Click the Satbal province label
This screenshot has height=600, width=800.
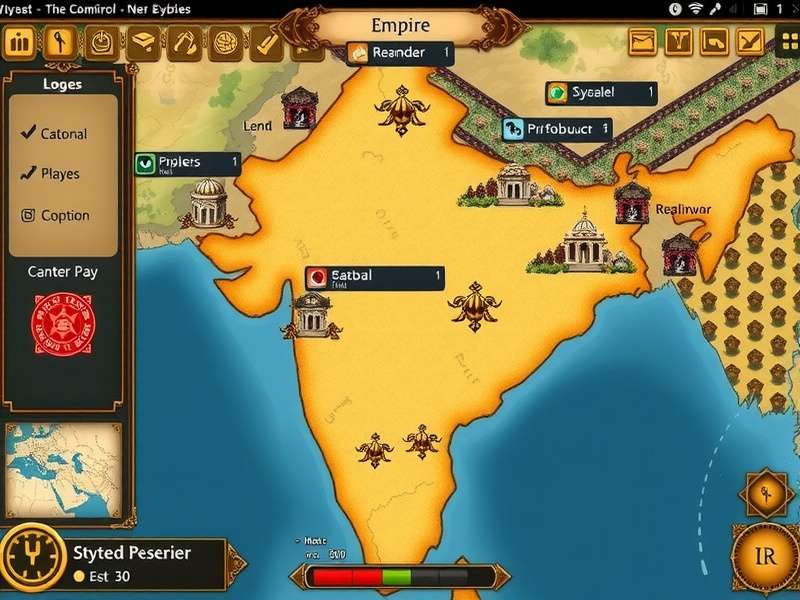(x=374, y=277)
